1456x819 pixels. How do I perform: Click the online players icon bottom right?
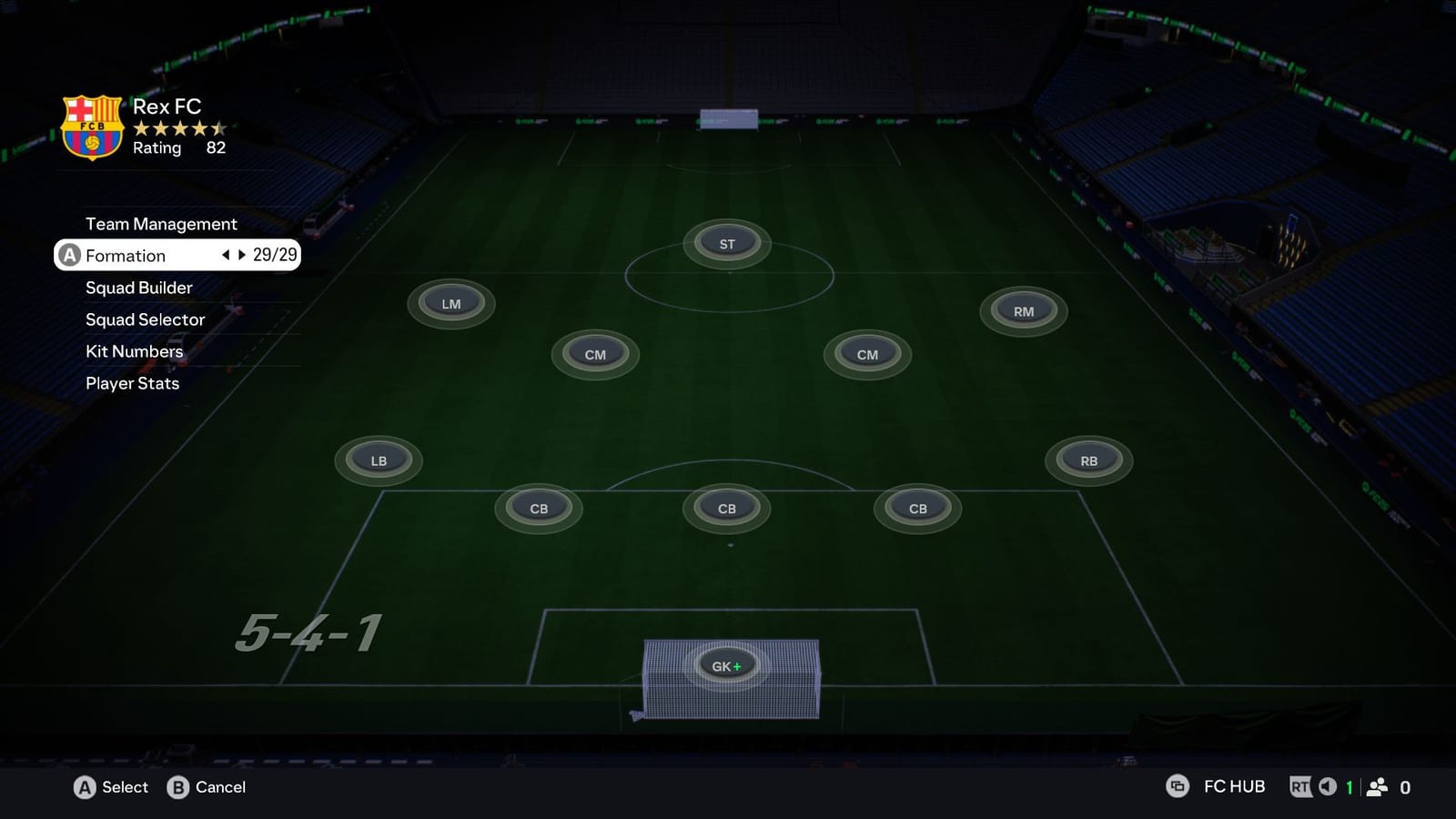(x=1377, y=785)
